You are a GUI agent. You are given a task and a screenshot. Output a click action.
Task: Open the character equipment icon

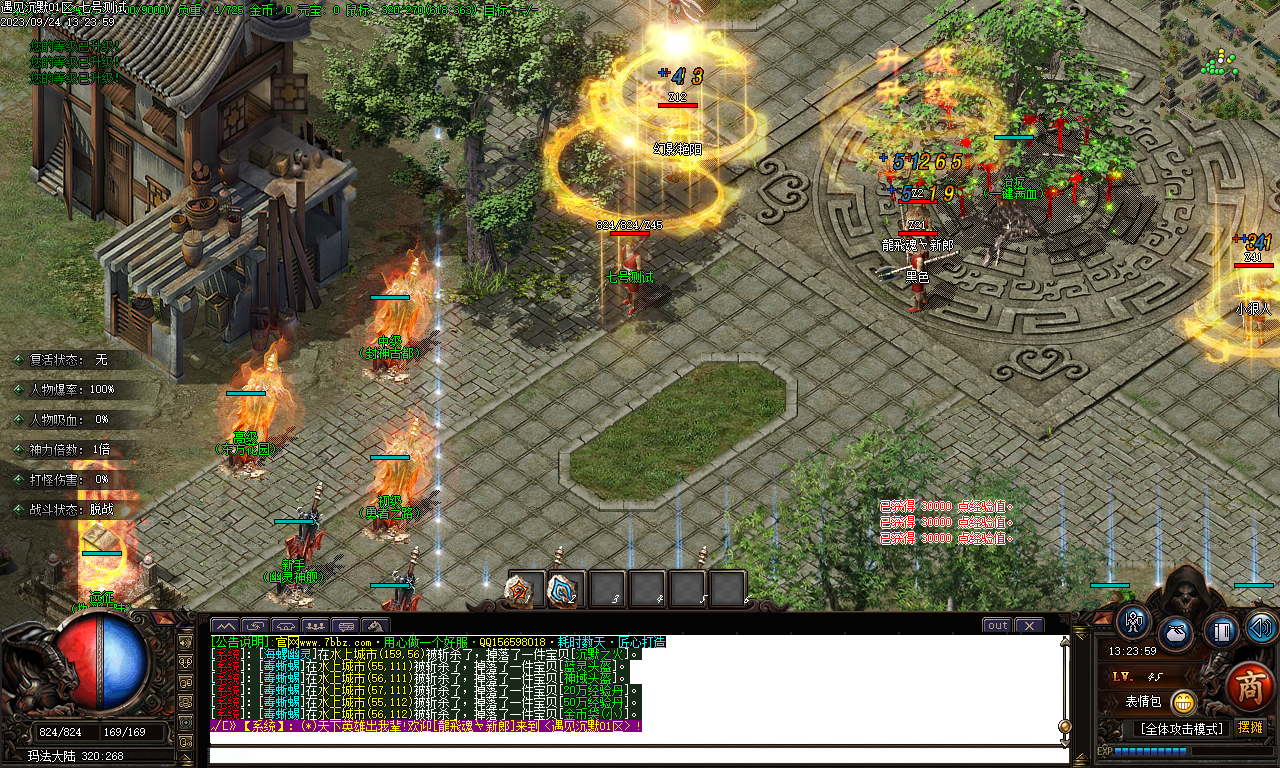[x=1132, y=624]
